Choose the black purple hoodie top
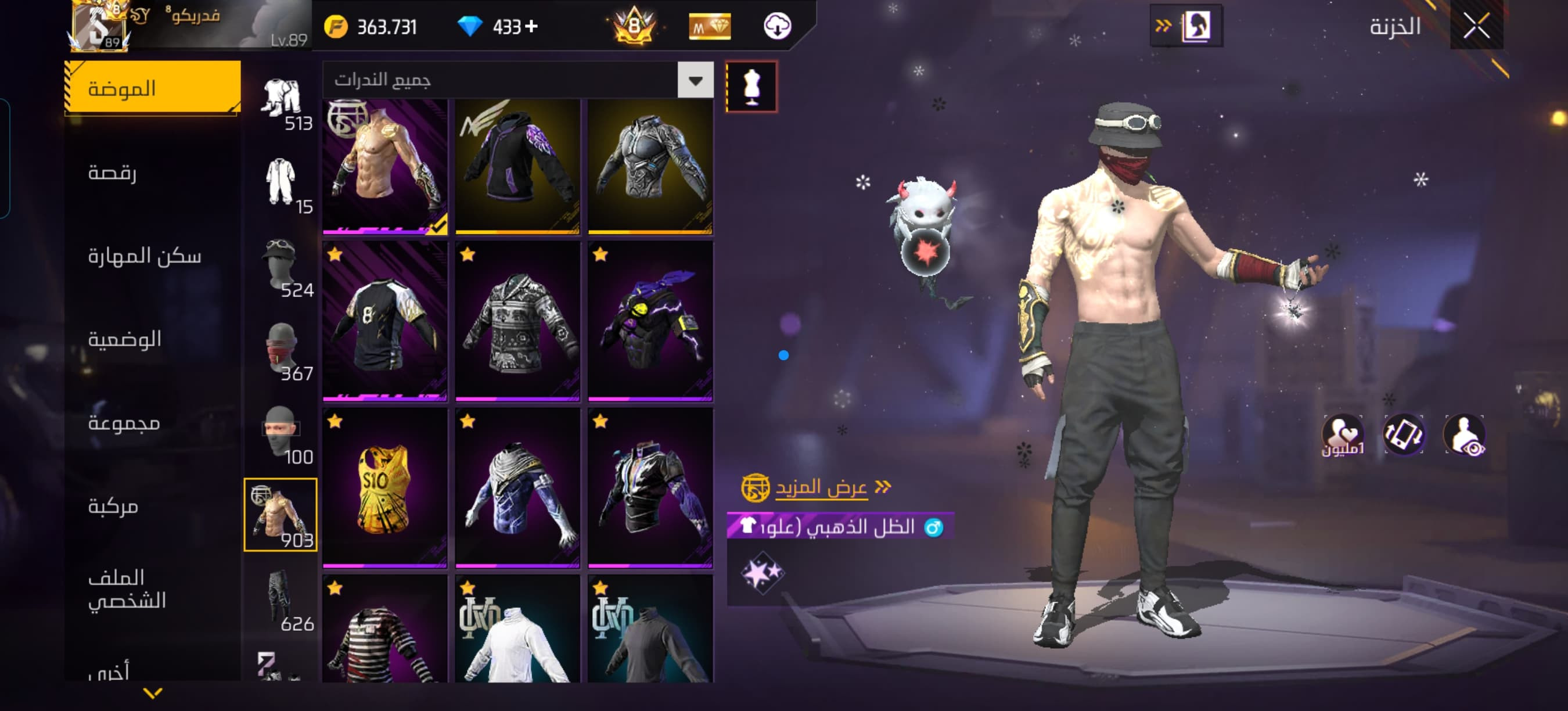1568x711 pixels. point(517,166)
